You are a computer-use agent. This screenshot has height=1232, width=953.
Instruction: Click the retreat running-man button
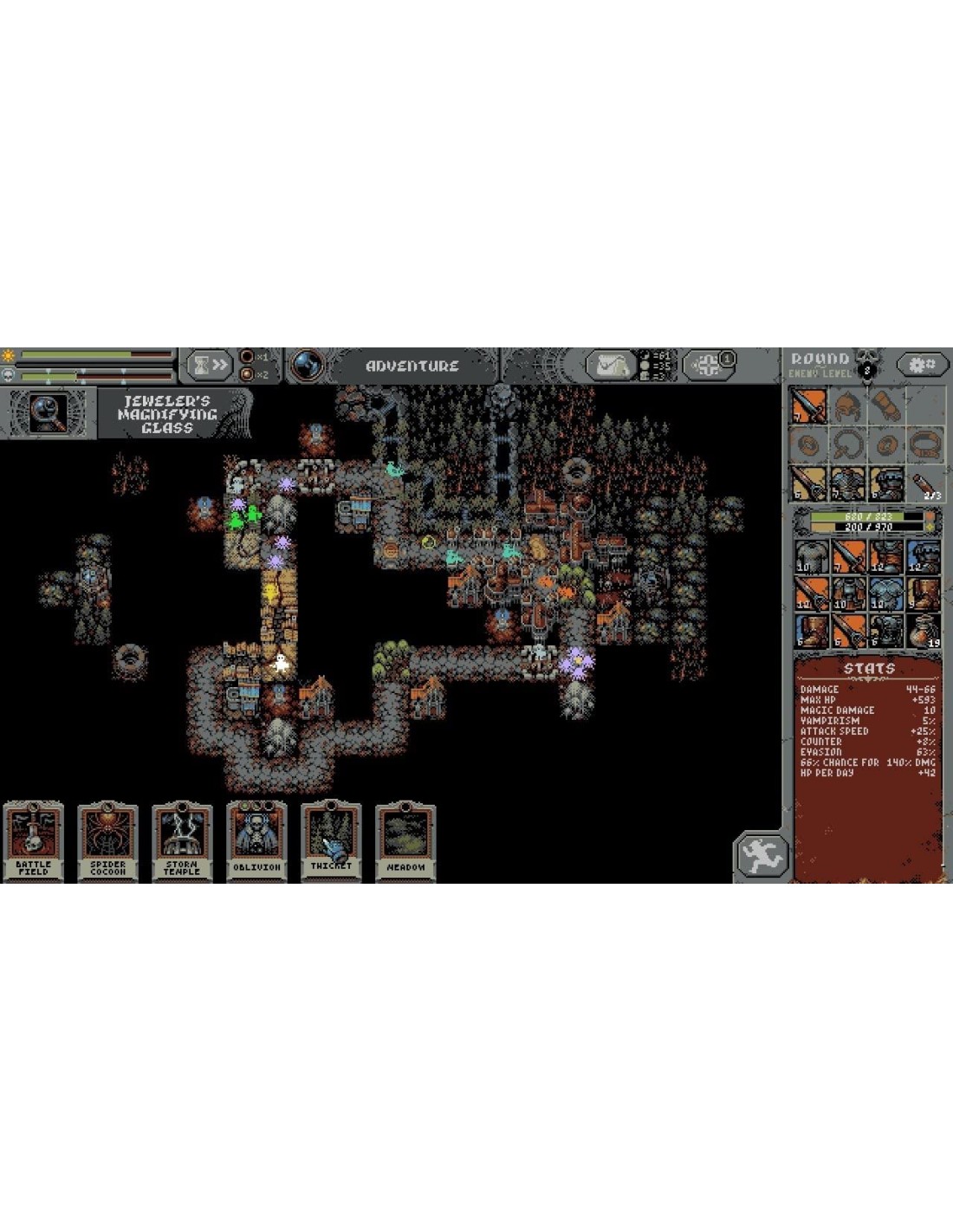coord(762,857)
